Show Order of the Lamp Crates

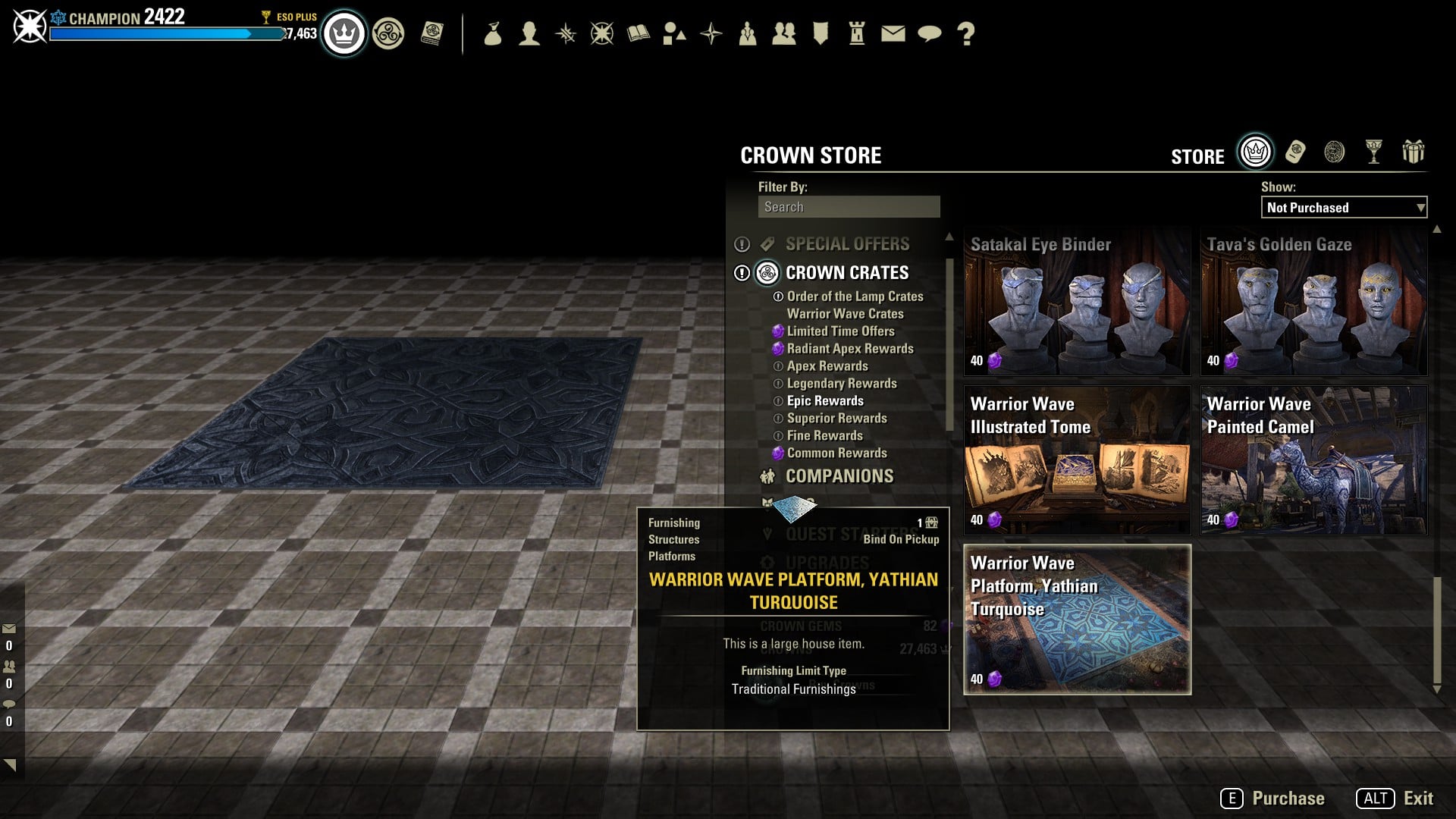pos(855,297)
